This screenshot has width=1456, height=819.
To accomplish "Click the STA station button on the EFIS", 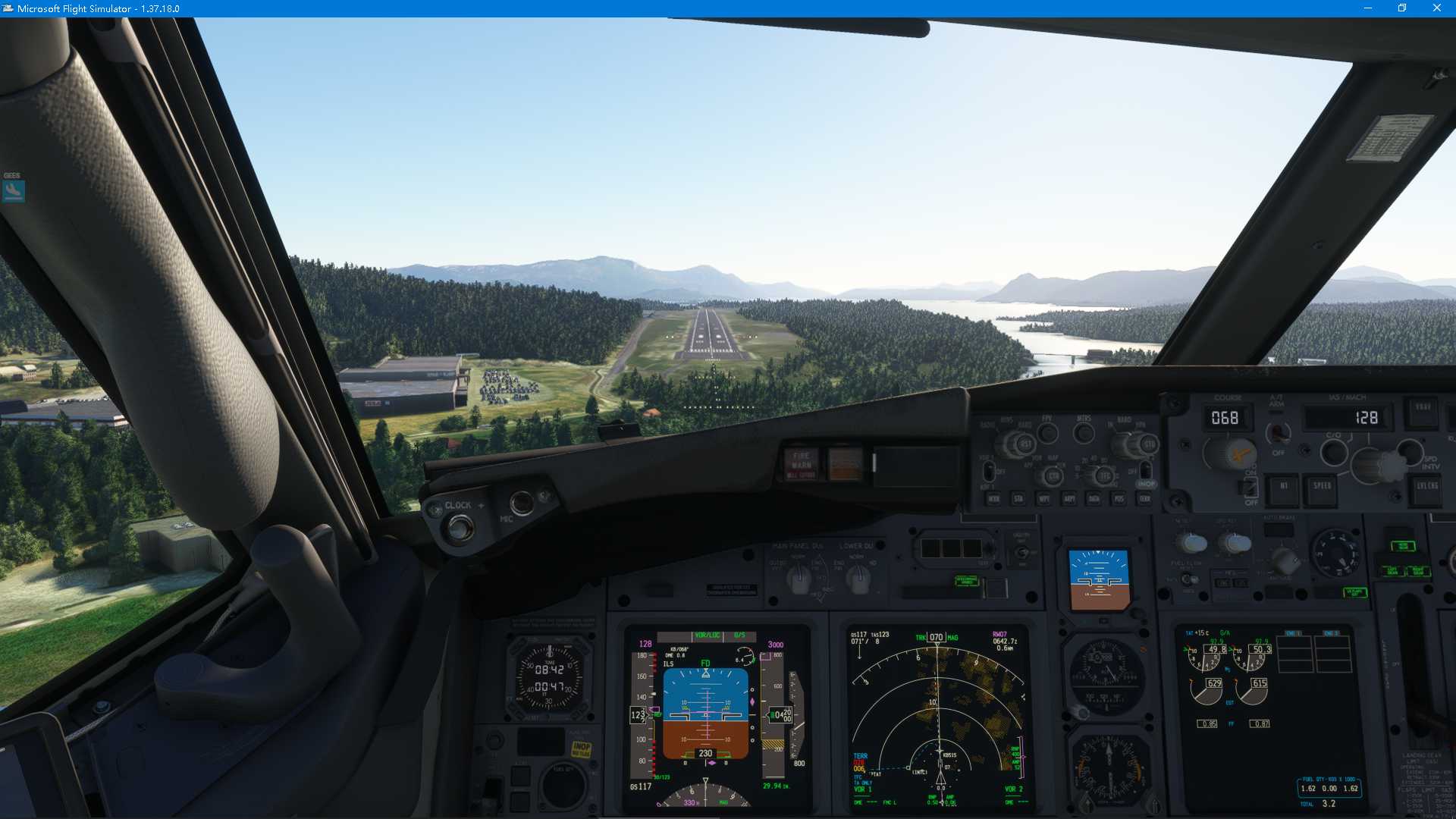I will tap(1020, 499).
